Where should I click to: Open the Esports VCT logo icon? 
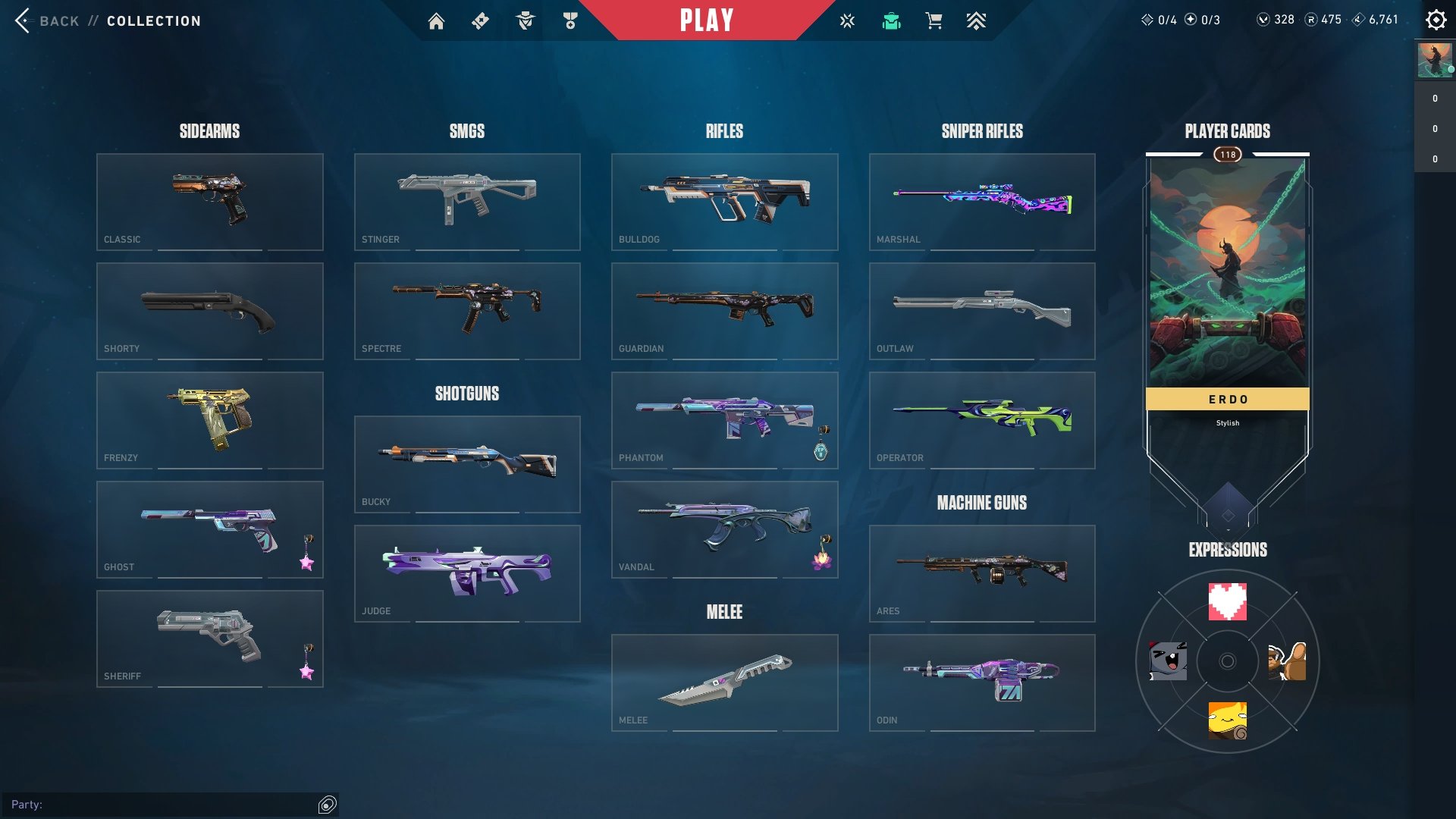[x=846, y=20]
